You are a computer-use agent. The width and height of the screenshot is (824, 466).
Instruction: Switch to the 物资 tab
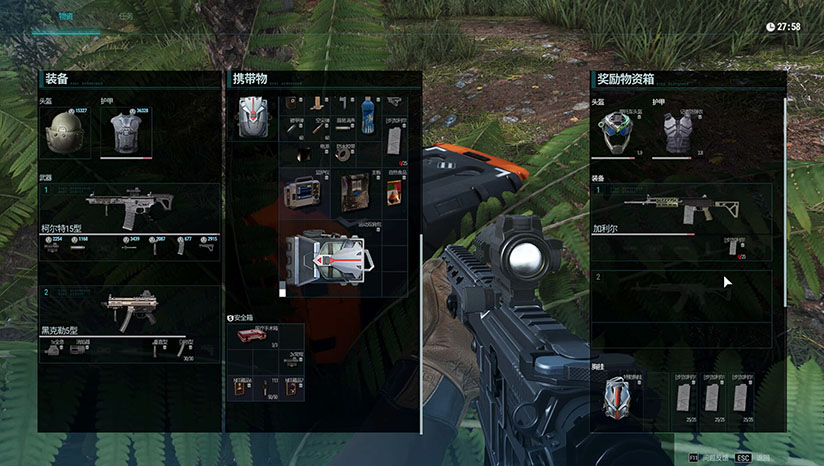pyautogui.click(x=66, y=17)
